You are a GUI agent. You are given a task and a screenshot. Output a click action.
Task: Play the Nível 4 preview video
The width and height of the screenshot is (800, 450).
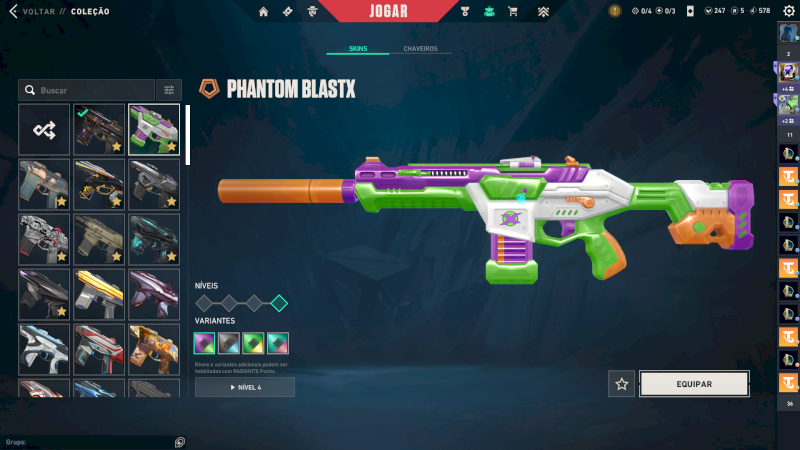[x=245, y=387]
